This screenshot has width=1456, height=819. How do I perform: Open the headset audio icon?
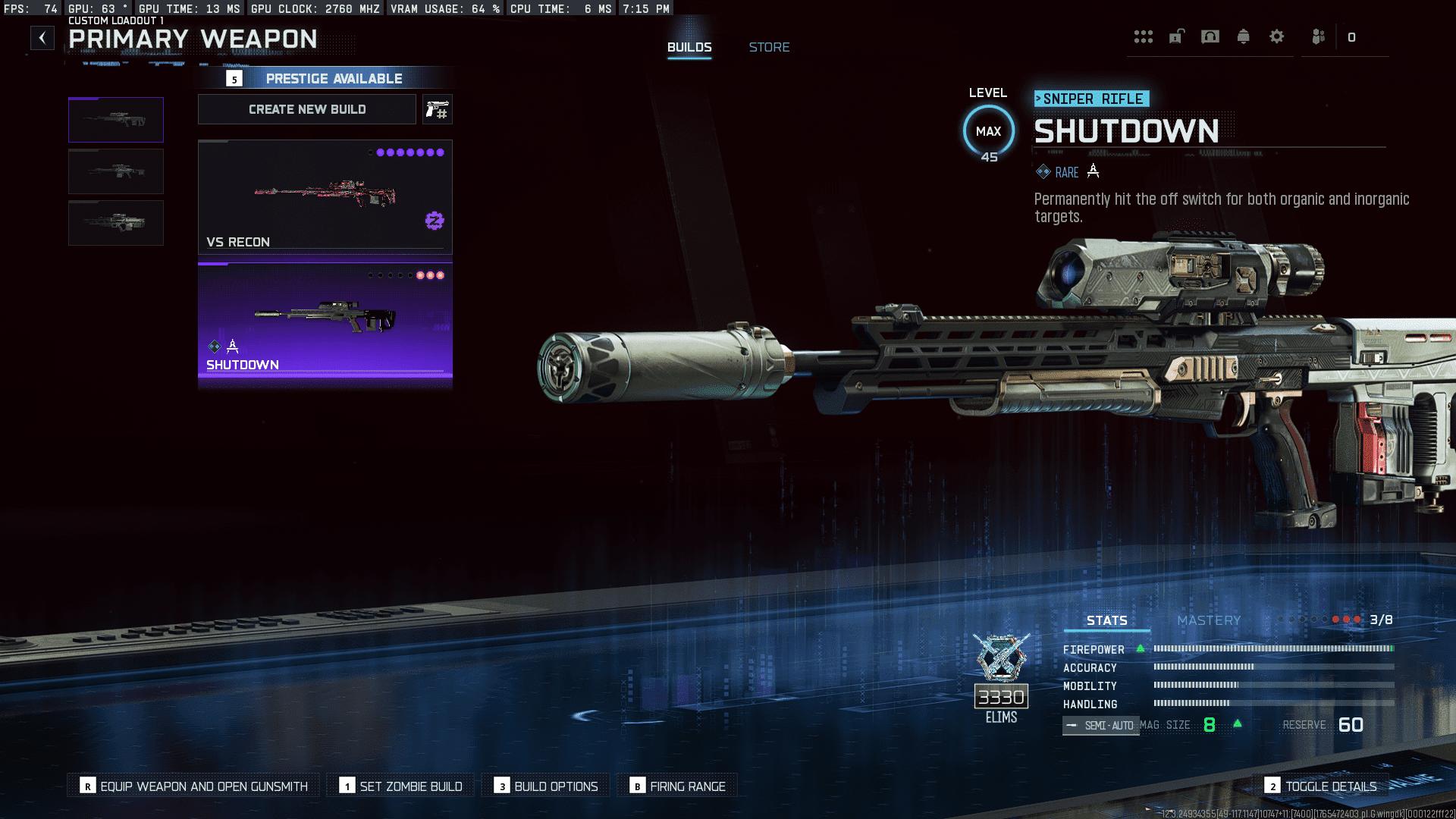tap(1210, 37)
